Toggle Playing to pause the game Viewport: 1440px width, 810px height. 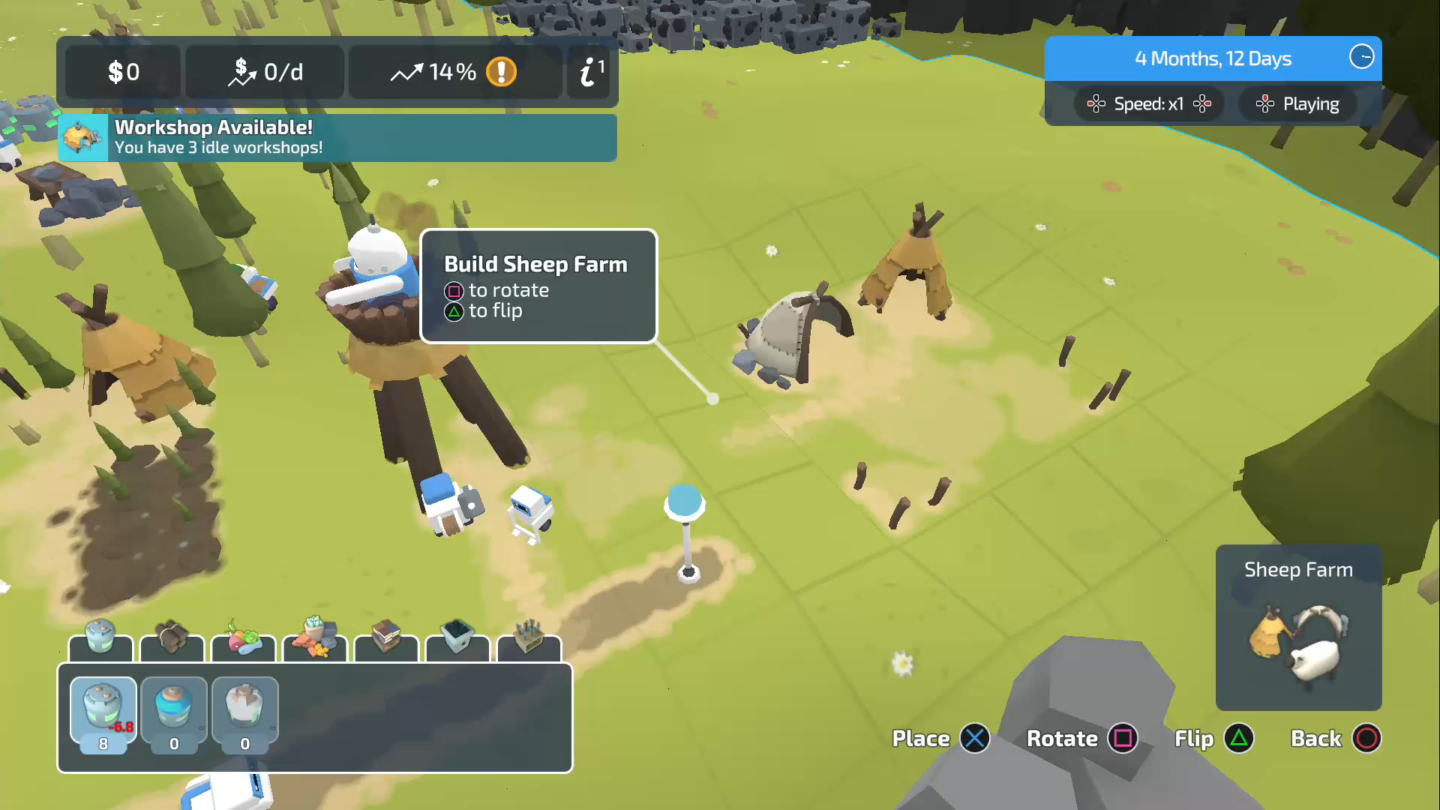pyautogui.click(x=1297, y=103)
